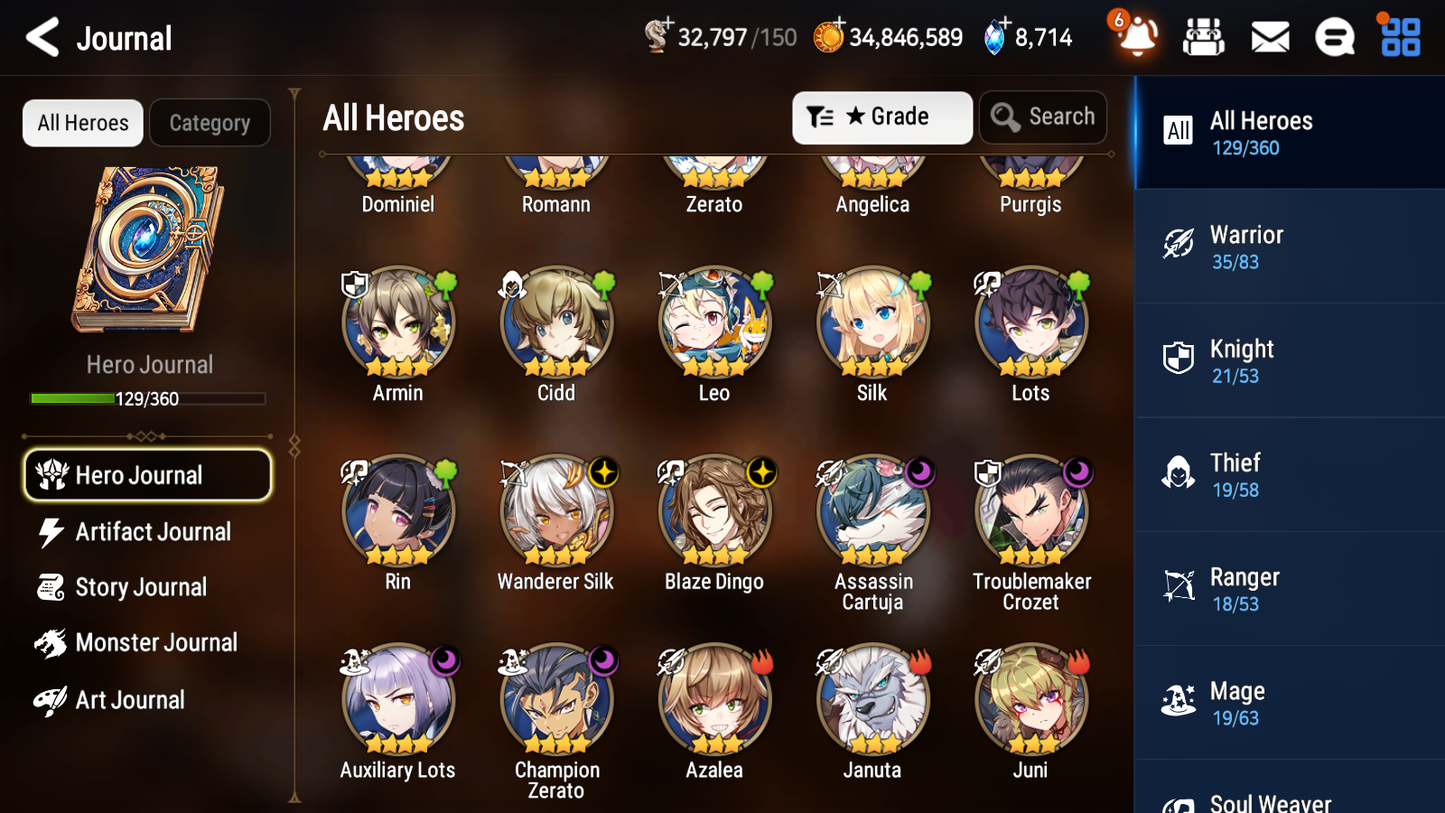Click the Warrior class icon in the sidebar

coord(1180,243)
